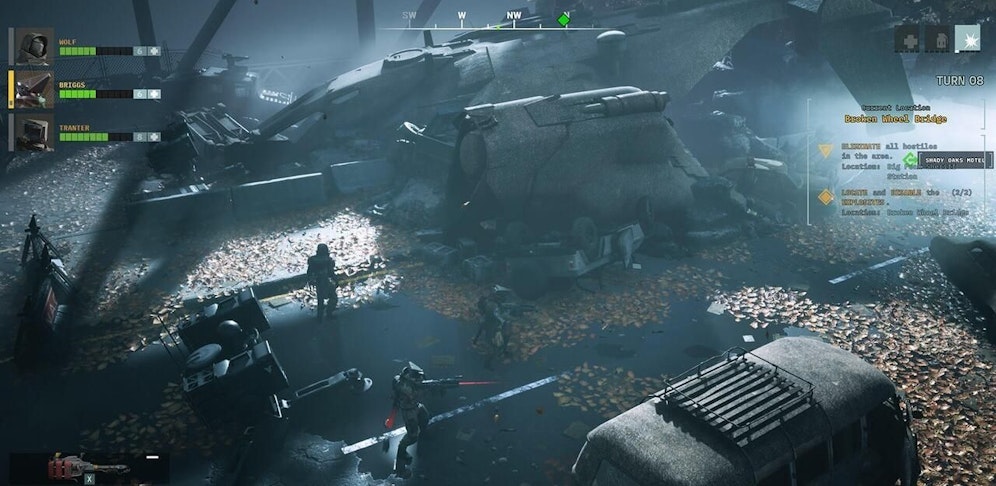Image resolution: width=996 pixels, height=486 pixels.
Task: Click the Shady Oaks Motel waypoint label
Action: 955,160
